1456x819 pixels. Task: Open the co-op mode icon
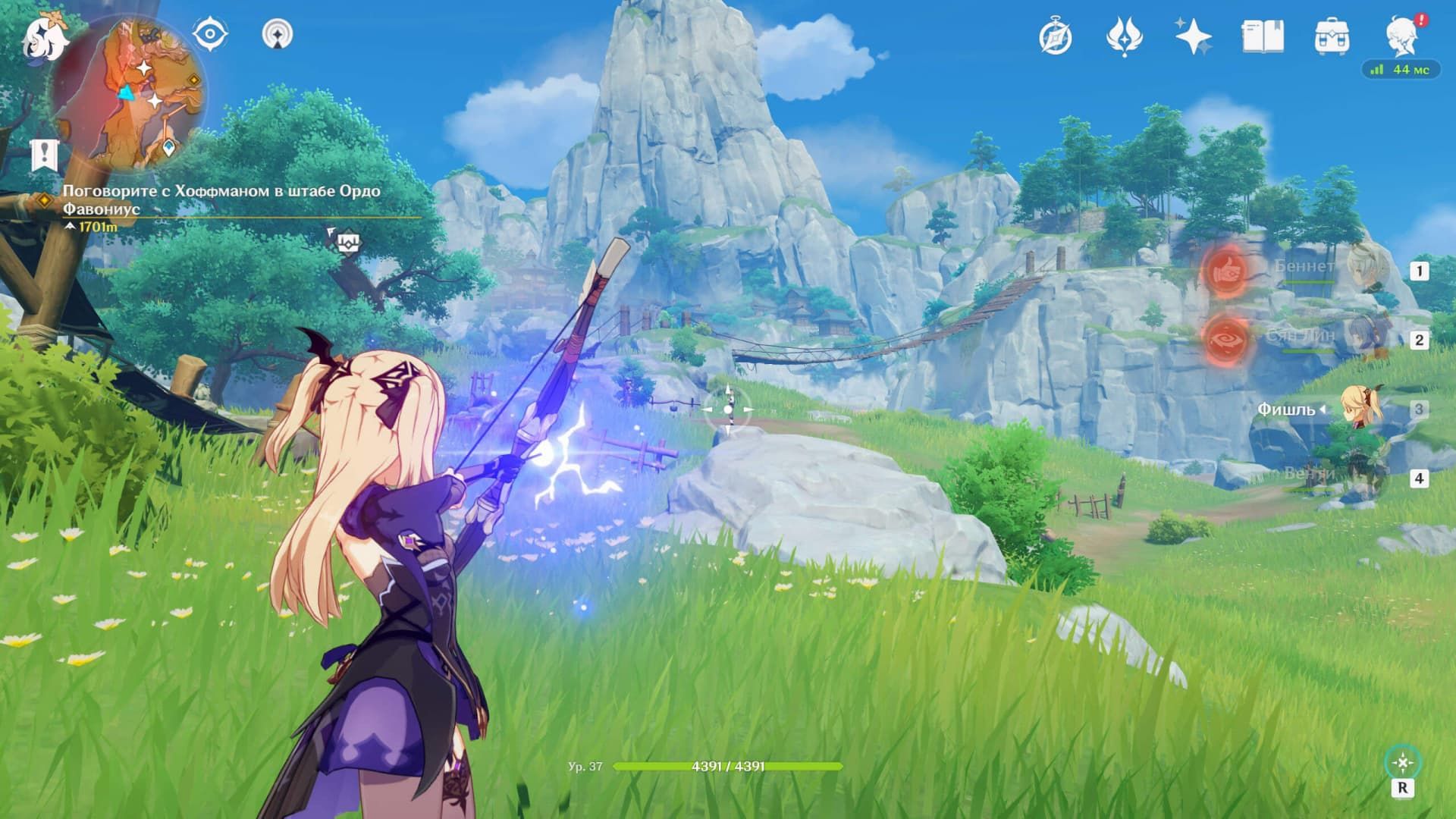pos(278,34)
